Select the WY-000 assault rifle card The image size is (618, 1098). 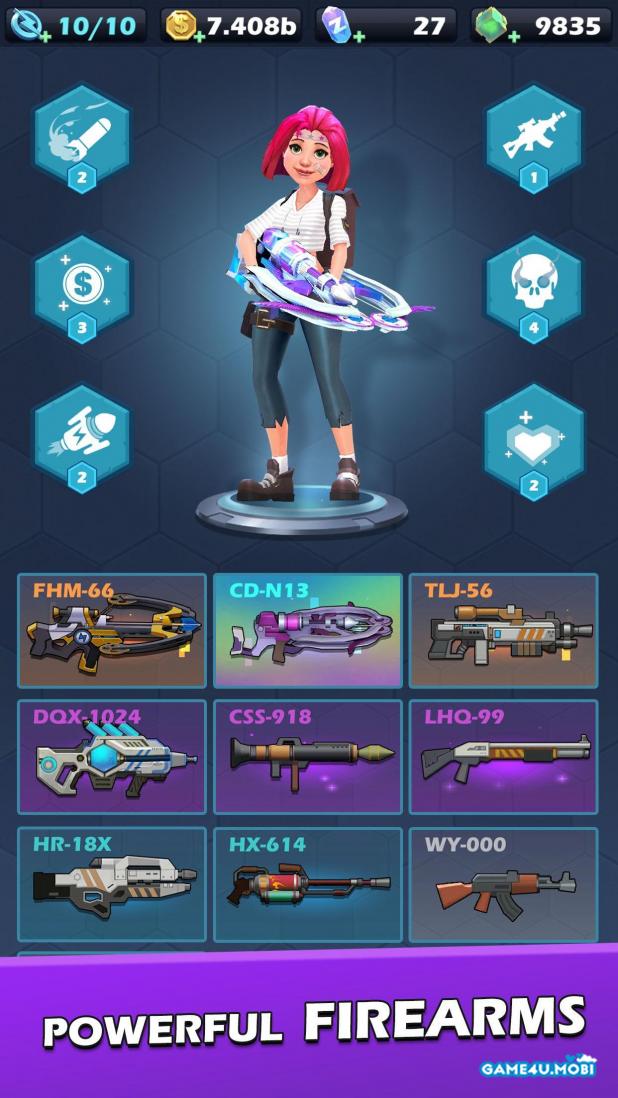click(x=503, y=884)
